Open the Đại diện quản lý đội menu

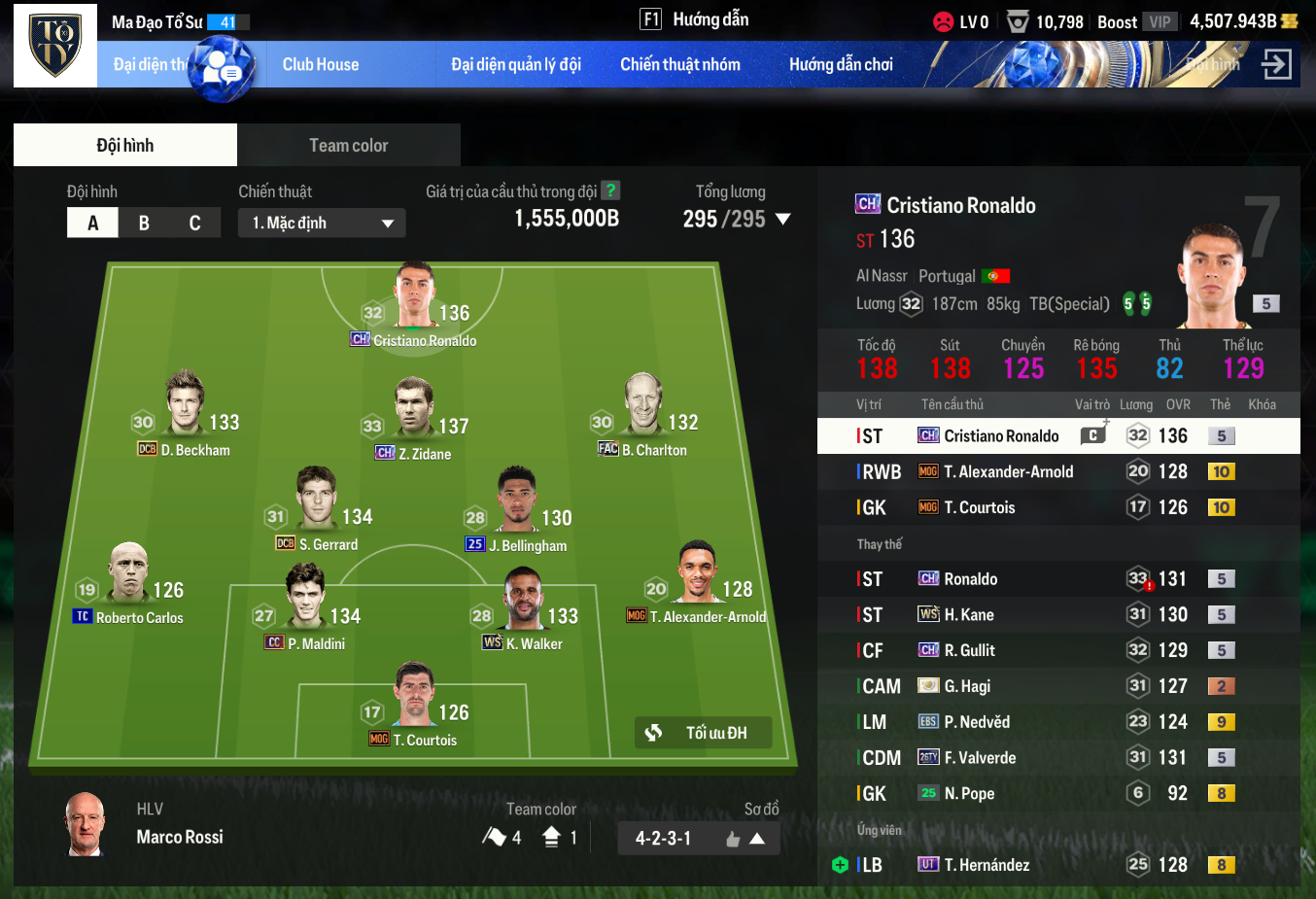pos(516,65)
